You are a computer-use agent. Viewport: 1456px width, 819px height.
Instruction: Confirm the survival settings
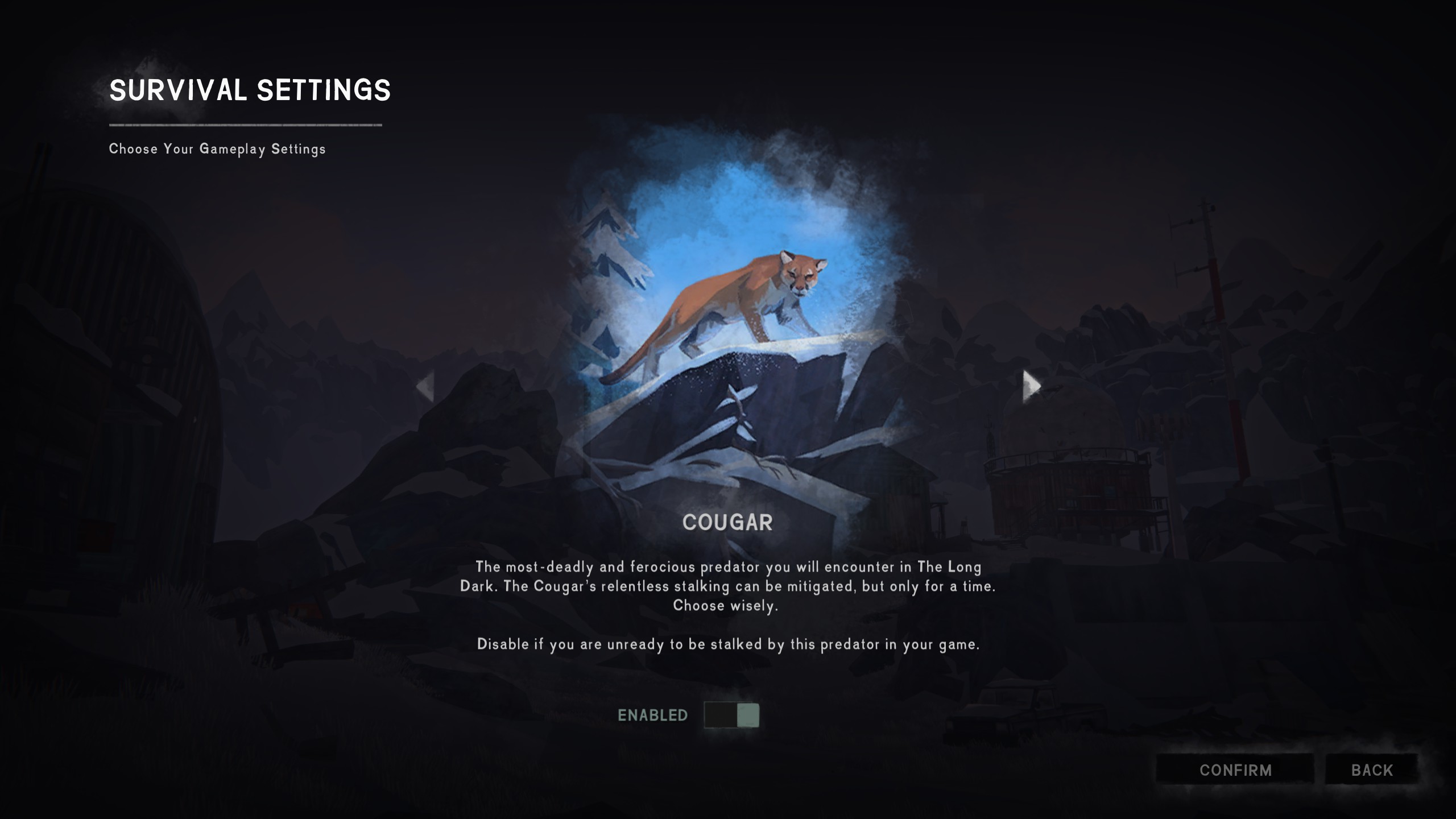coord(1235,770)
